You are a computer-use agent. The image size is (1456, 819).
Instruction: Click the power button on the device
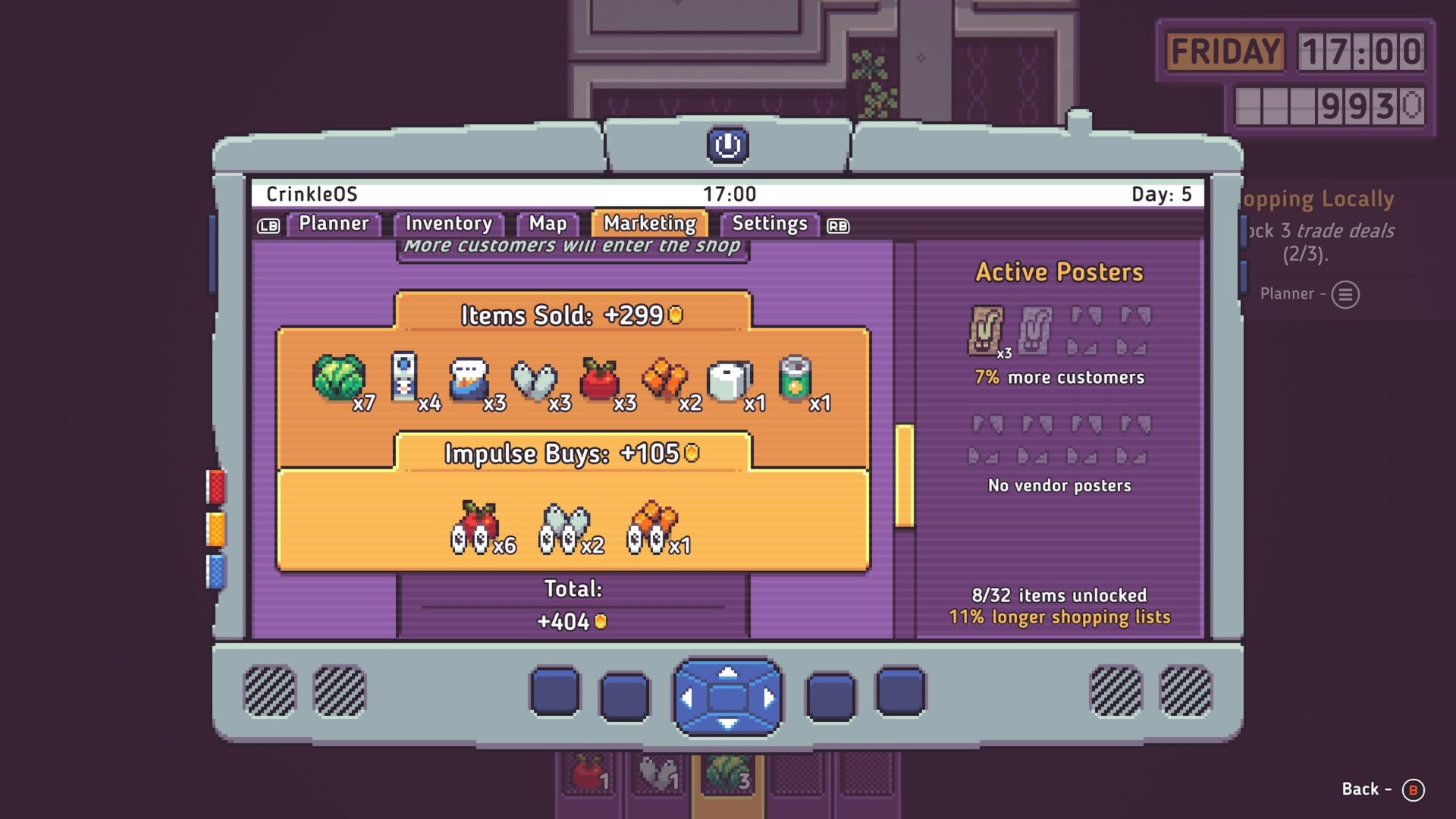728,145
